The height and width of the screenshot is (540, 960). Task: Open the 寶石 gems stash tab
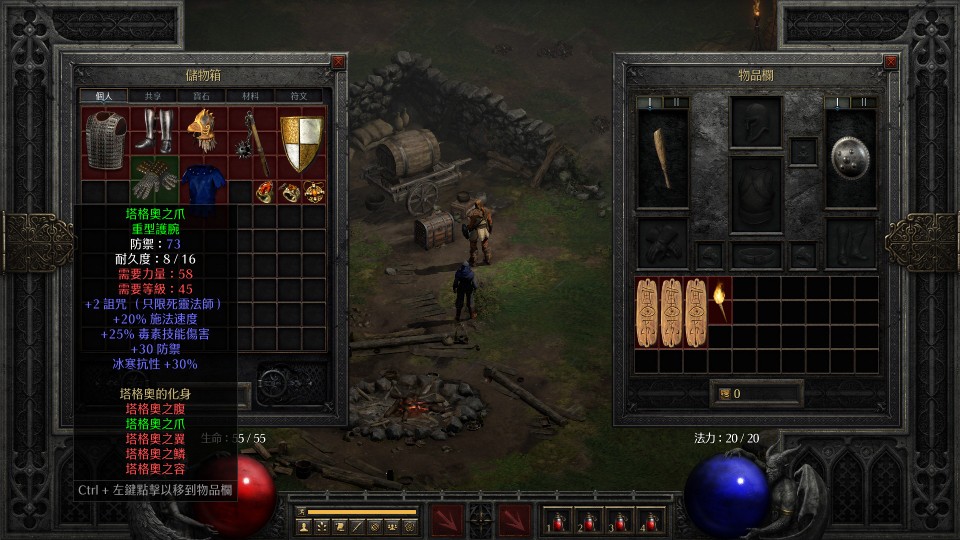pyautogui.click(x=201, y=96)
